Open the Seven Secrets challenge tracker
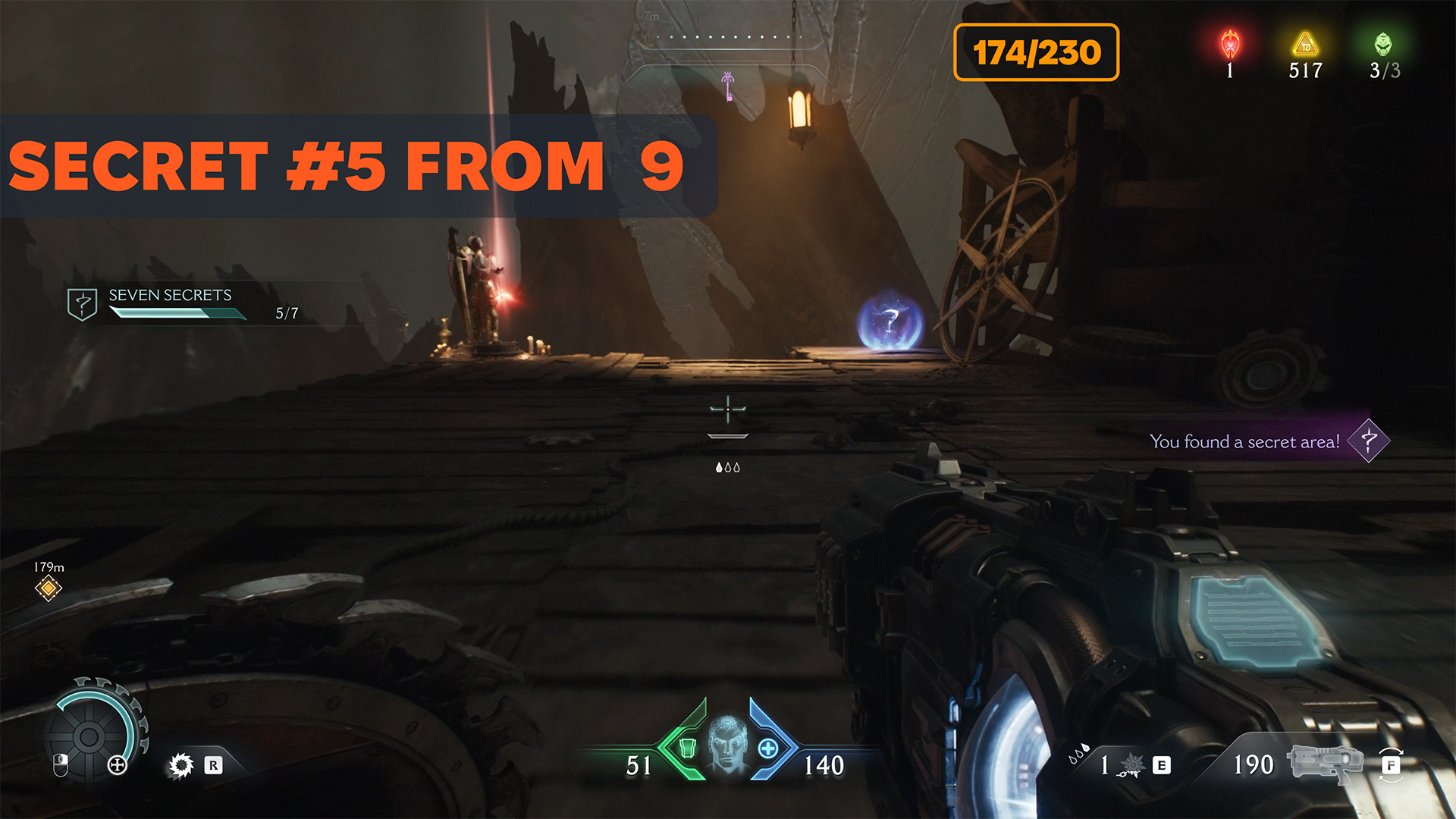This screenshot has height=819, width=1456. pos(170,303)
